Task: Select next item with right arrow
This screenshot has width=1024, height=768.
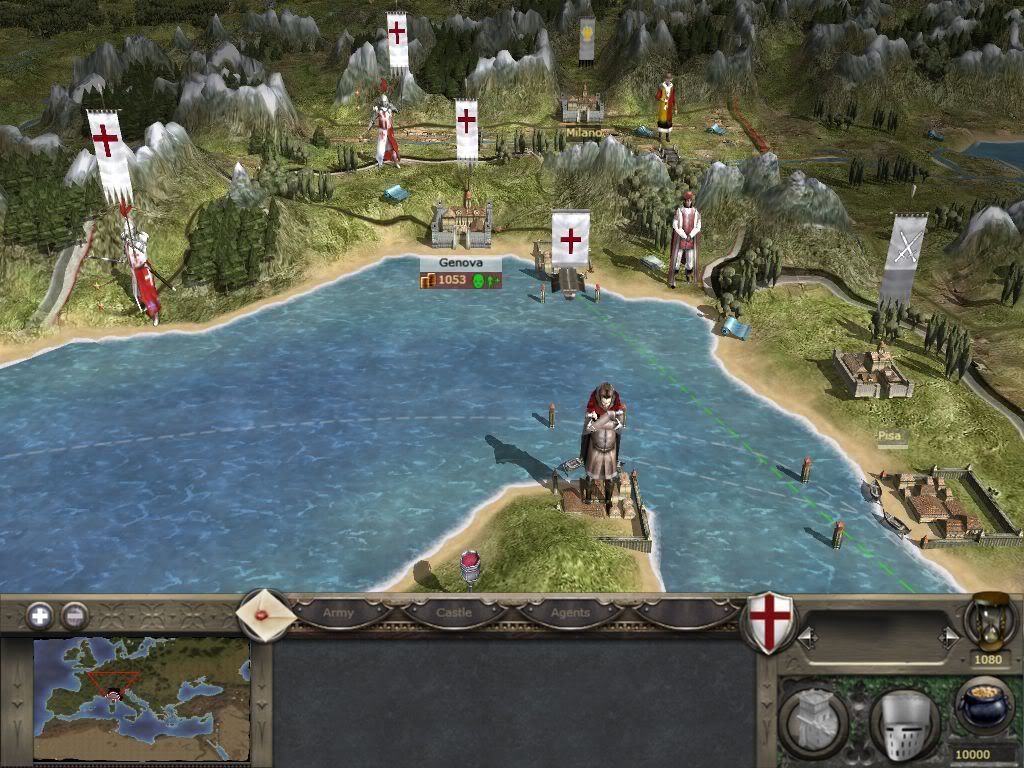Action: (947, 636)
